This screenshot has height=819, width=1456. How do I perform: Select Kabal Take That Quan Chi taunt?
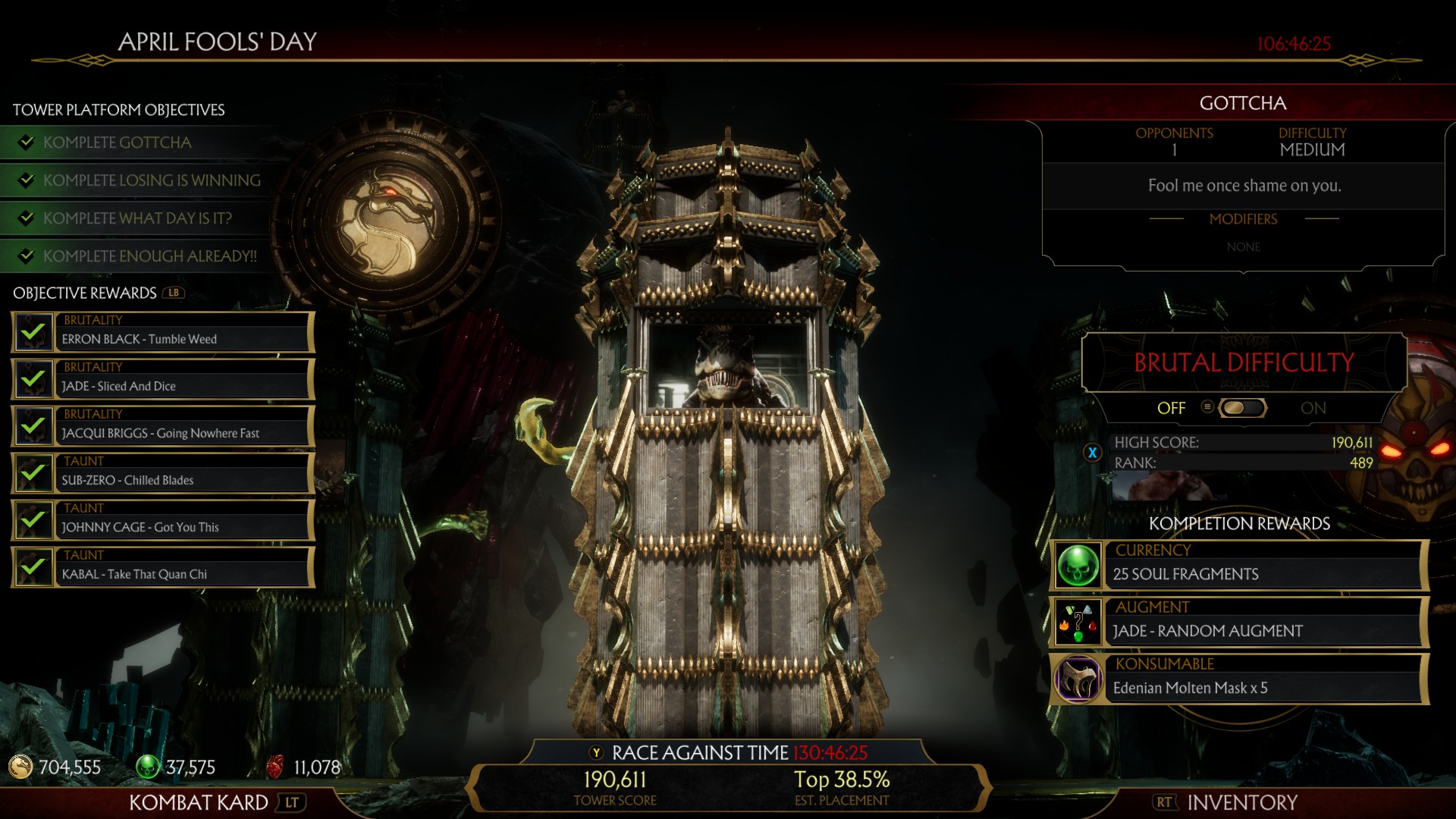coord(163,567)
